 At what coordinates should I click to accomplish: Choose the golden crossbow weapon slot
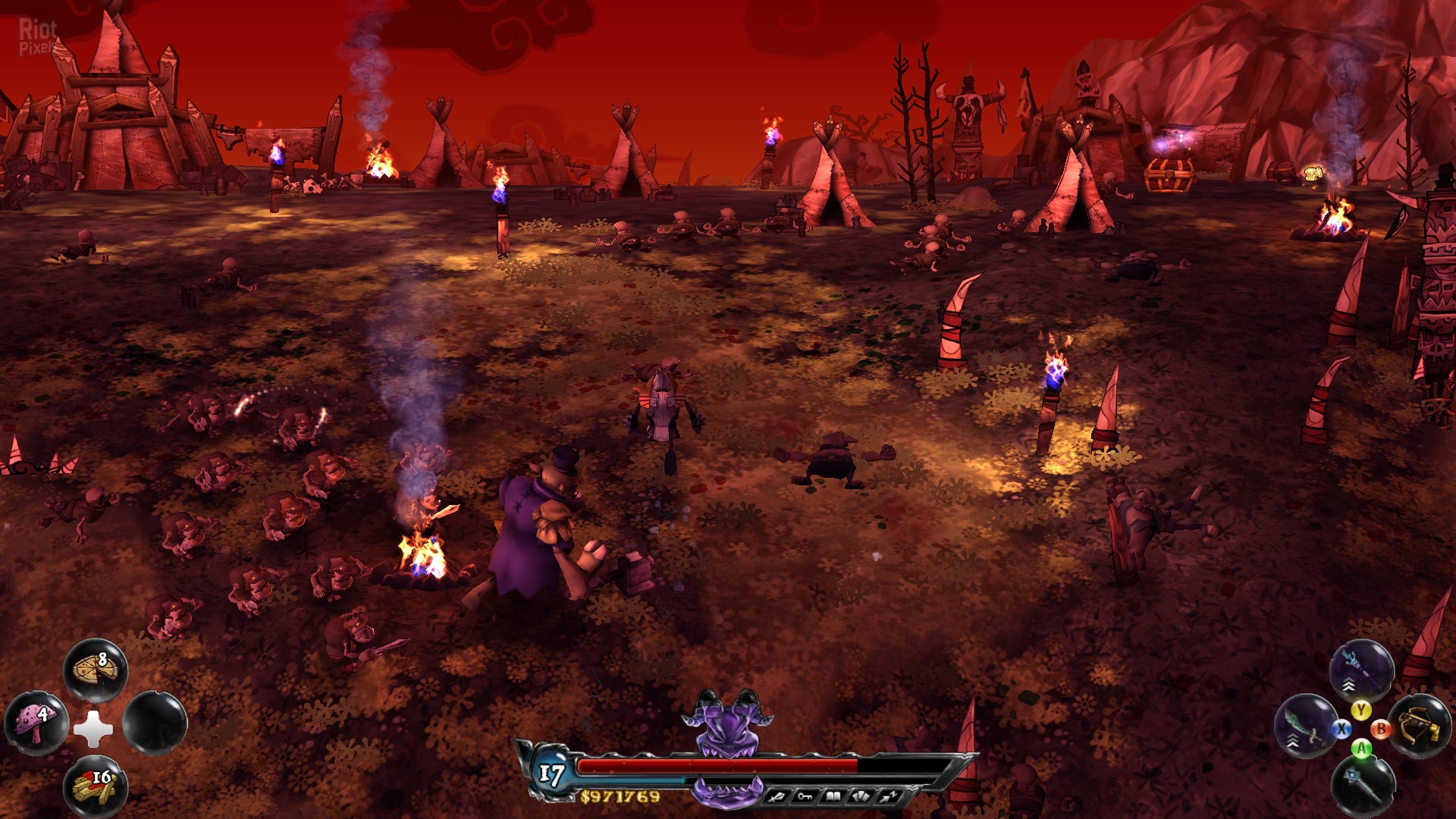pos(1419,726)
